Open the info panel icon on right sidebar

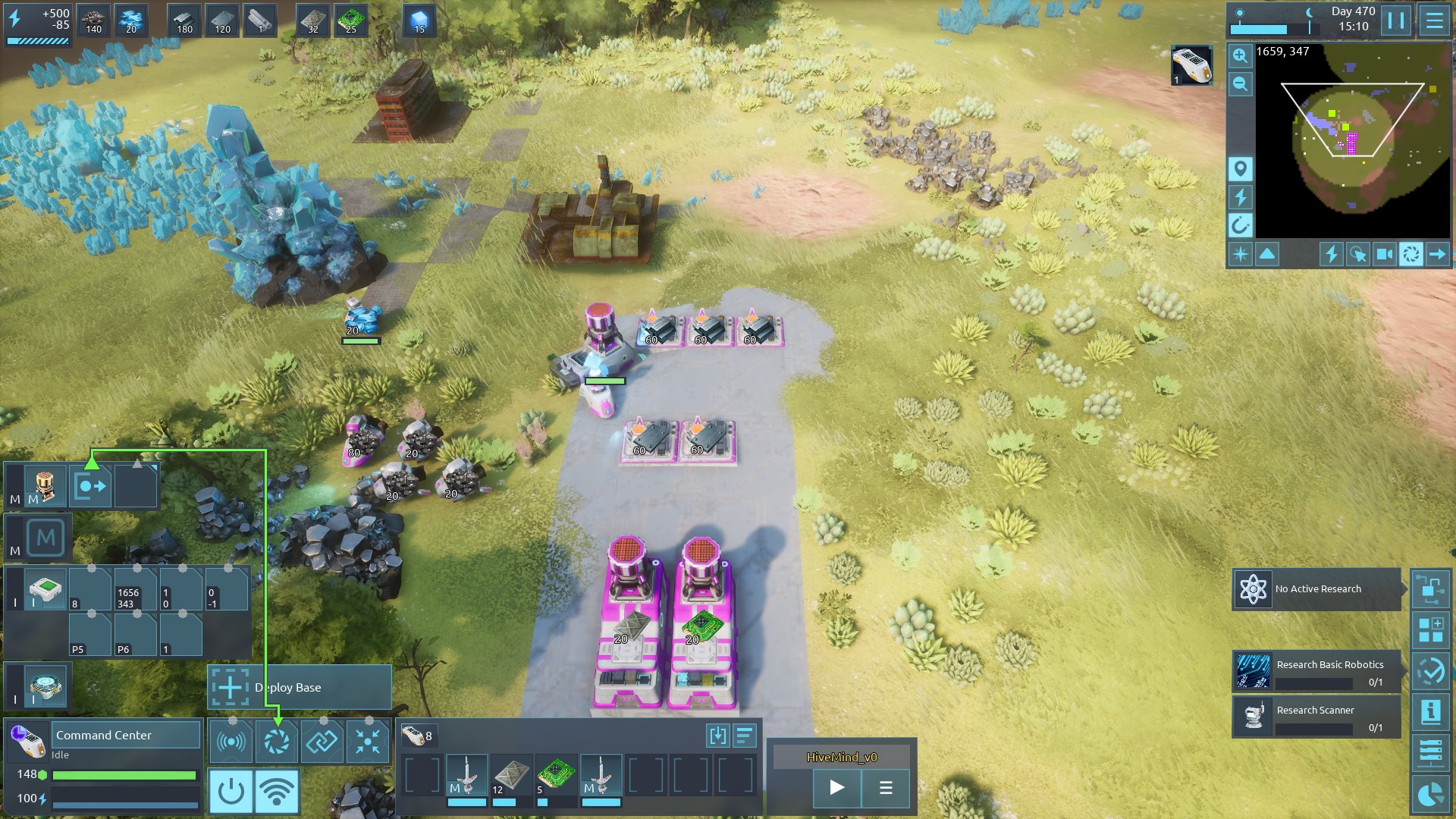point(1430,711)
